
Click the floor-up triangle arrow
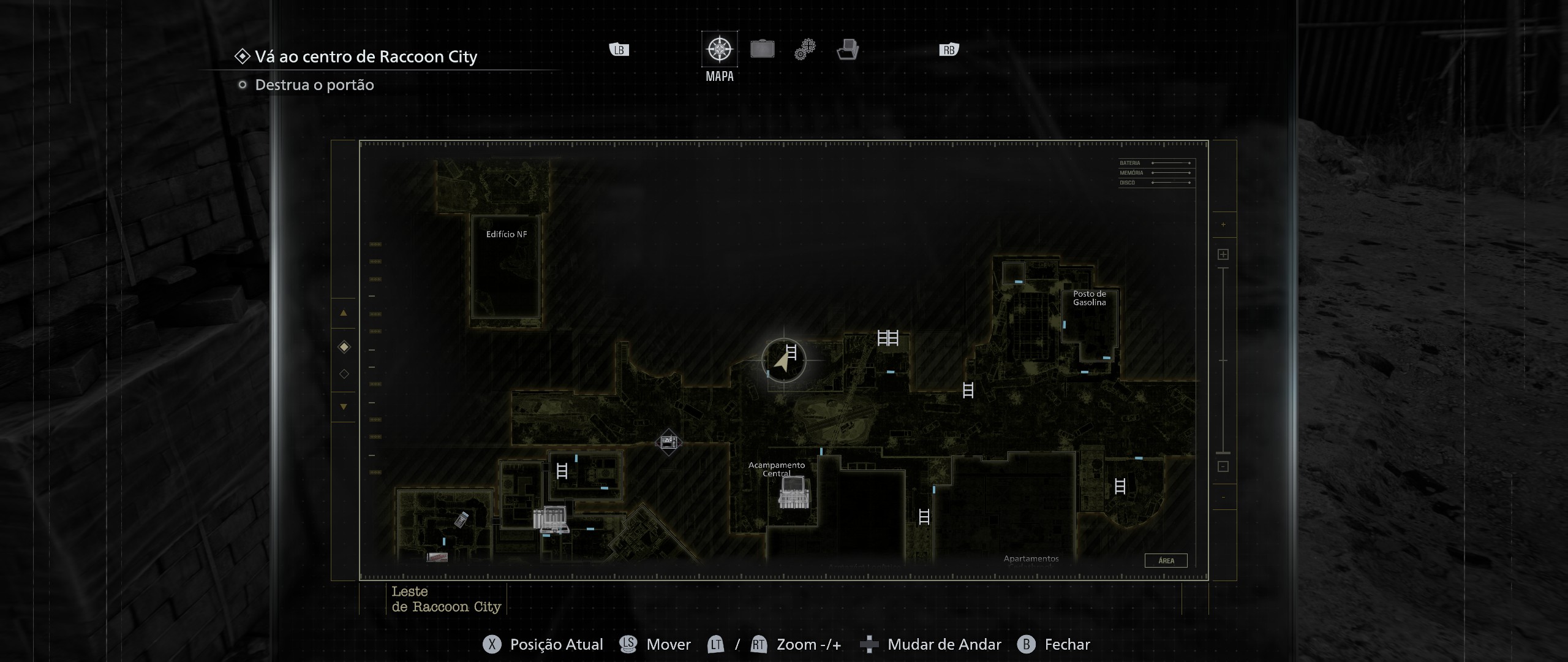(344, 313)
